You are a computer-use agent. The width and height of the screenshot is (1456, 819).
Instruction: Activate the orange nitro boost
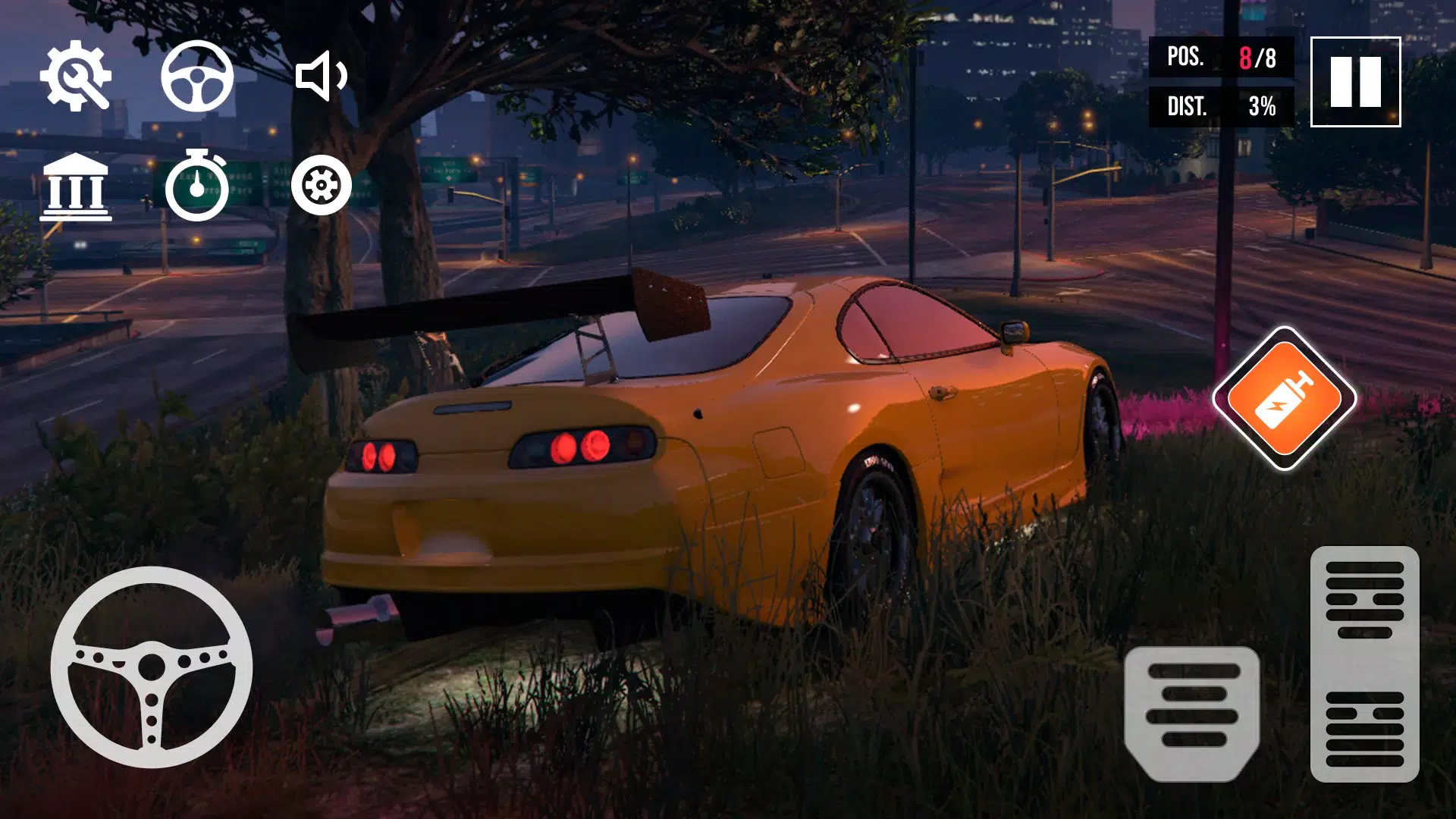click(x=1284, y=399)
